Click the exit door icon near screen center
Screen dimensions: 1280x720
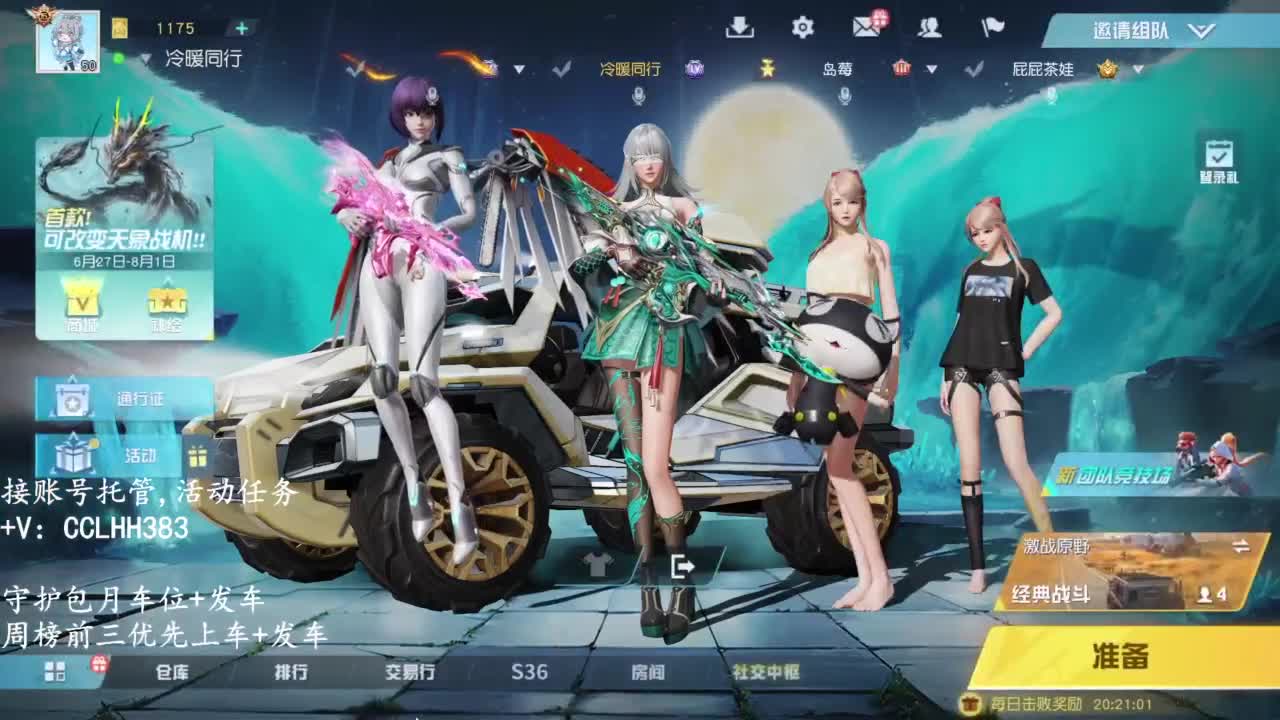pos(684,566)
